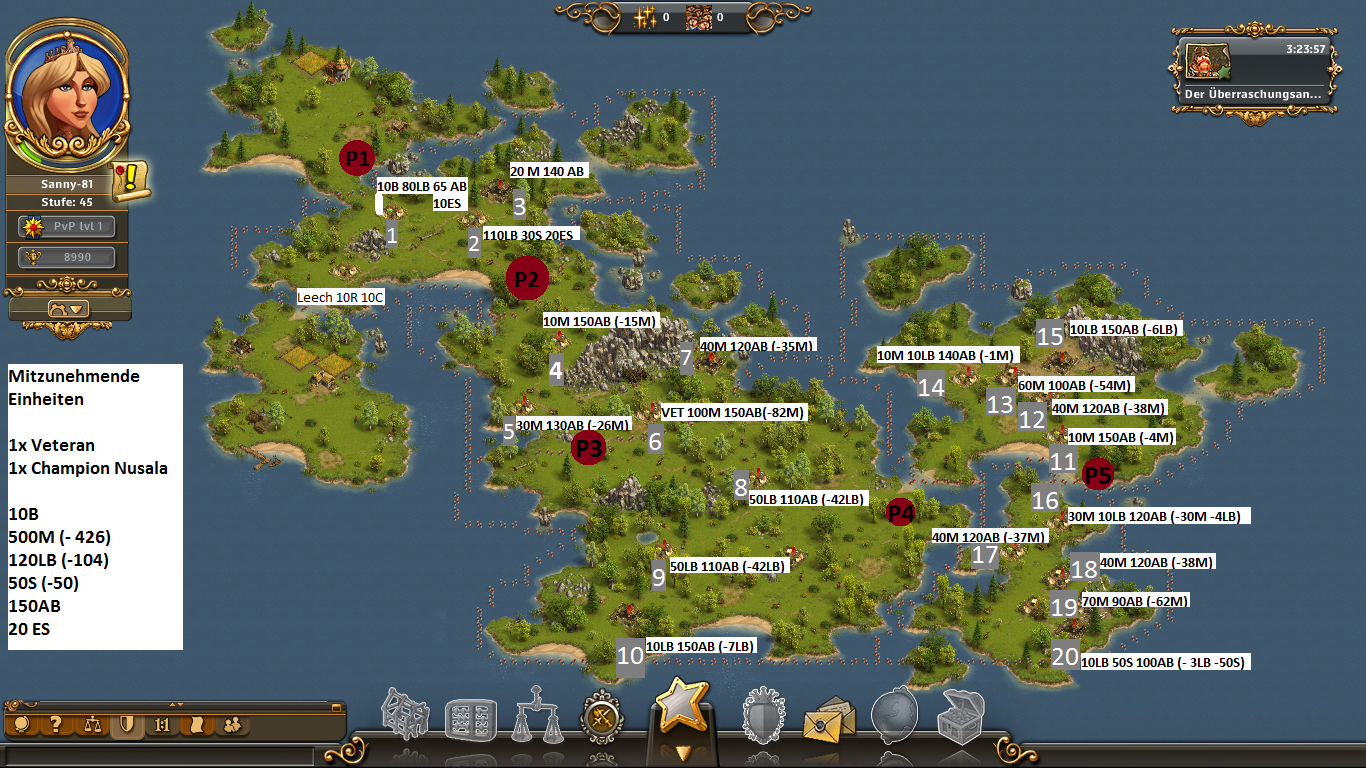Select the shield guild chat tab

point(126,725)
